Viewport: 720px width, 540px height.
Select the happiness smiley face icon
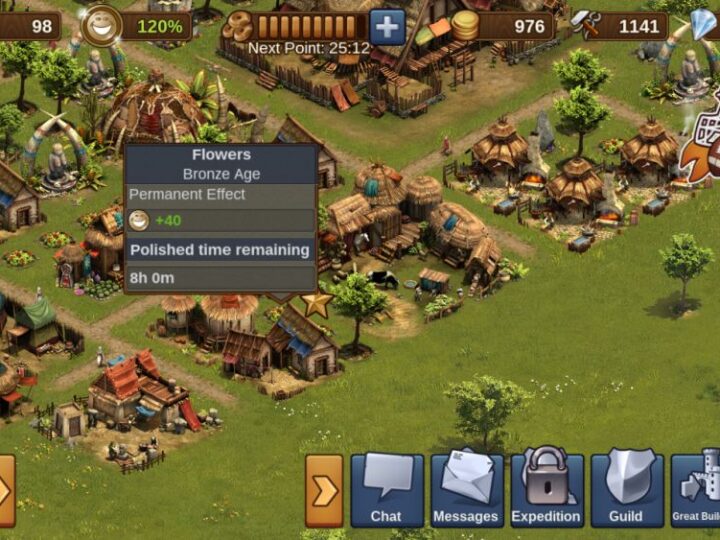pos(101,25)
